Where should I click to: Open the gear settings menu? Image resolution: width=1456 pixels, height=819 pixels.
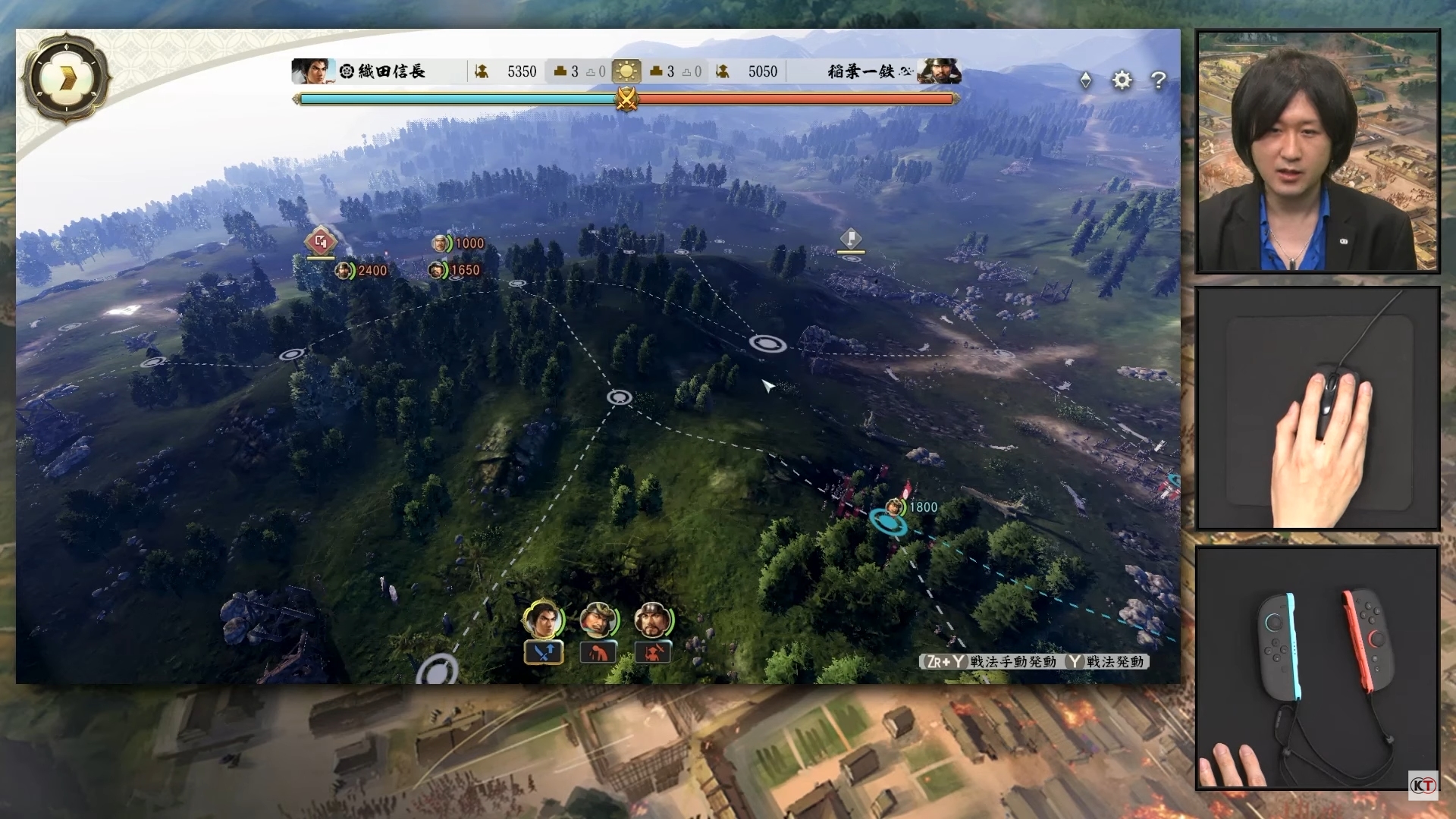1122,80
